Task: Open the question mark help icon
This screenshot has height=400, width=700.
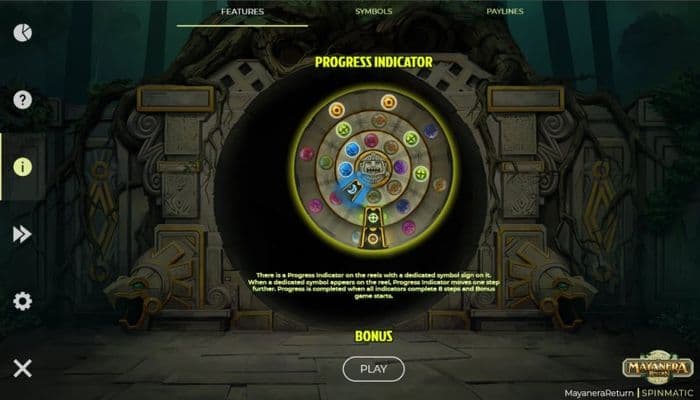Action: coord(22,99)
